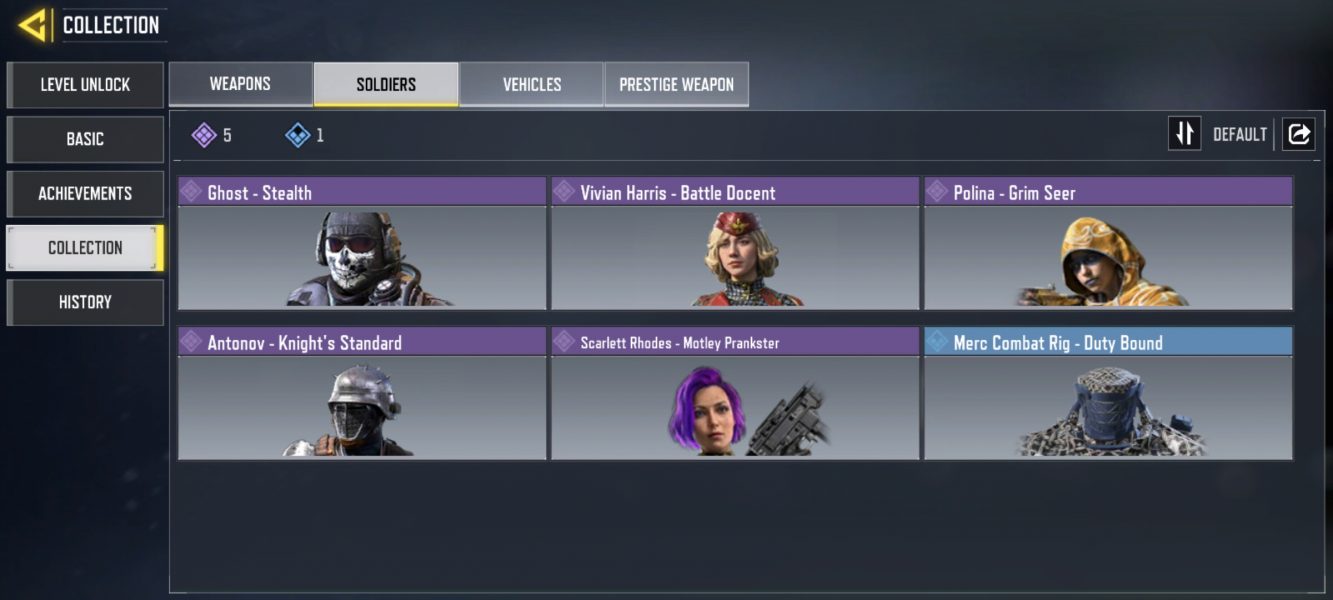Switch to the Weapons tab
This screenshot has height=600, width=1333.
[240, 84]
